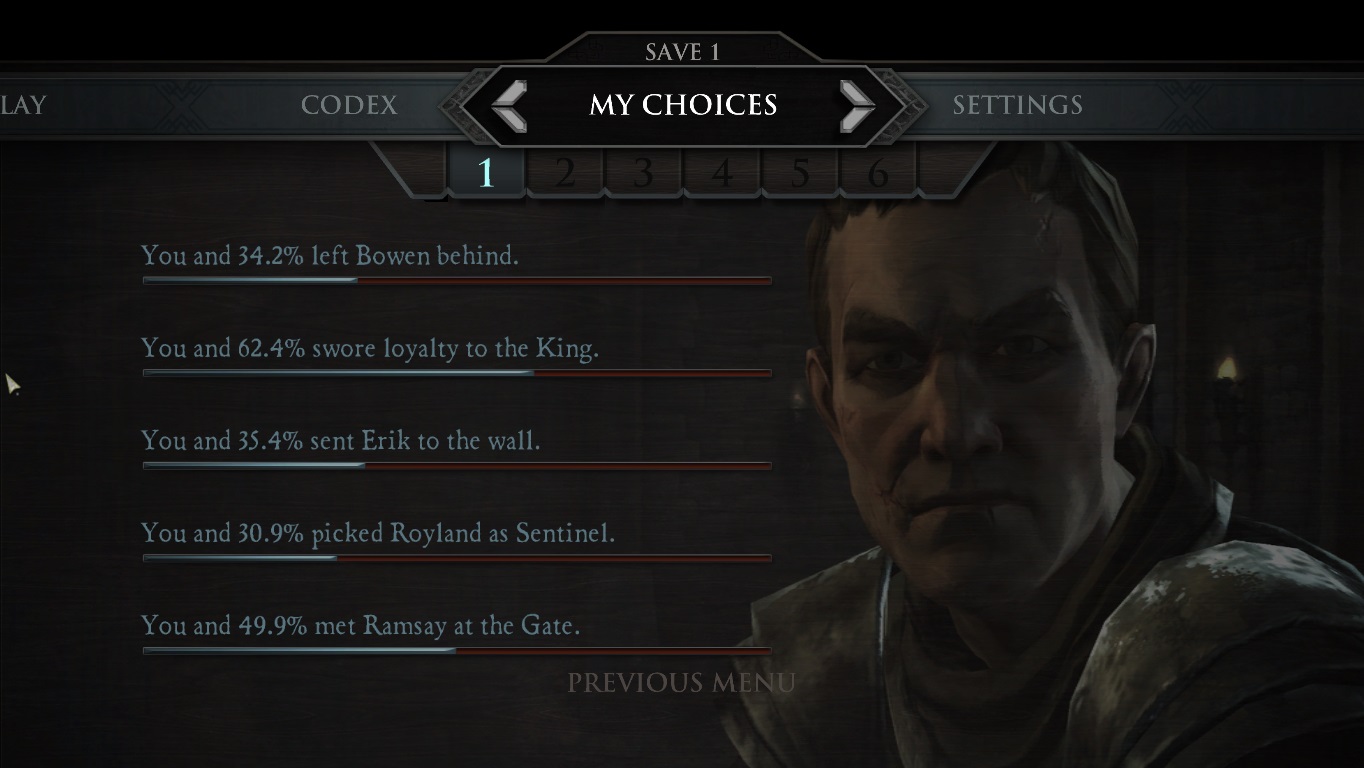View episode tab 5 choices
This screenshot has height=768, width=1364.
pos(800,174)
